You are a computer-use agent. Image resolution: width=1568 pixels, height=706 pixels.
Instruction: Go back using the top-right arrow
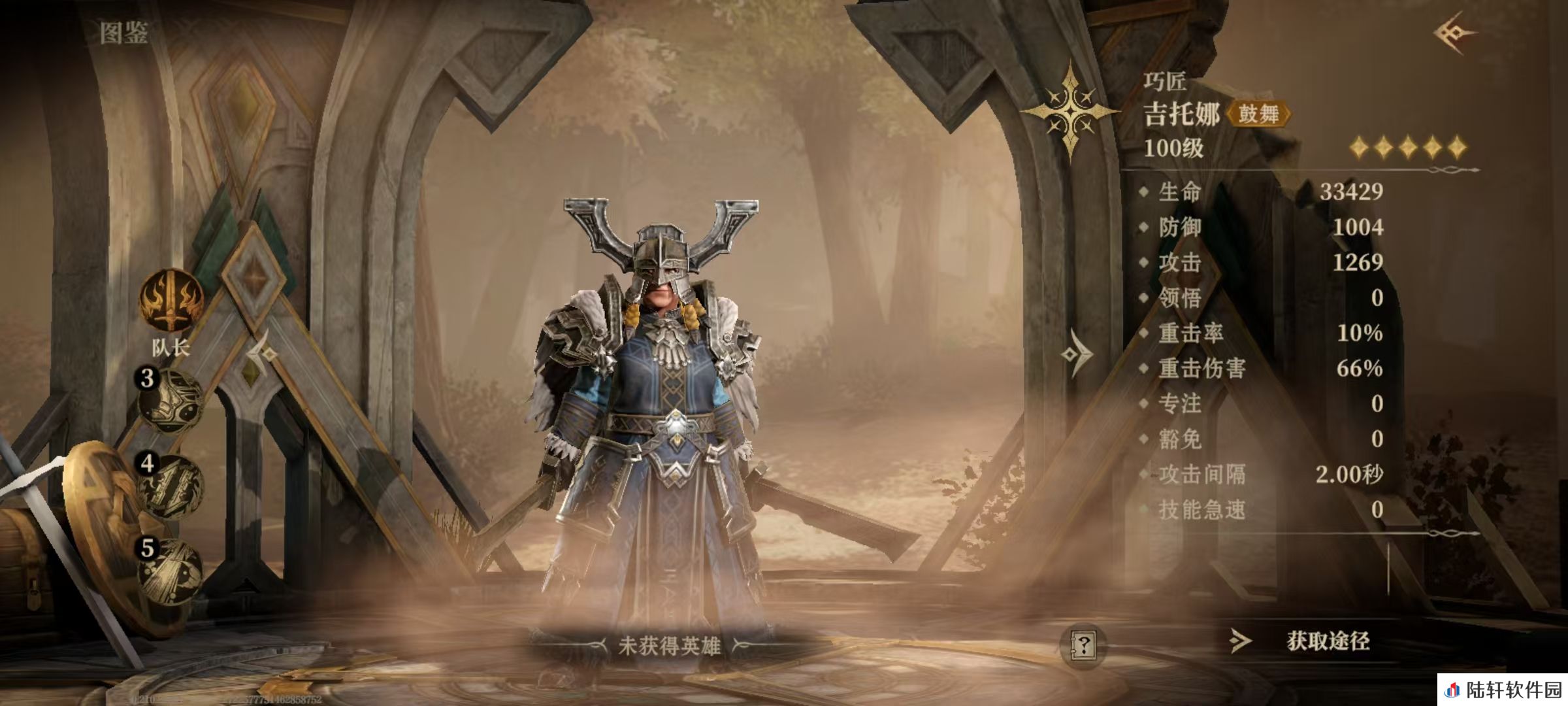coord(1454,33)
